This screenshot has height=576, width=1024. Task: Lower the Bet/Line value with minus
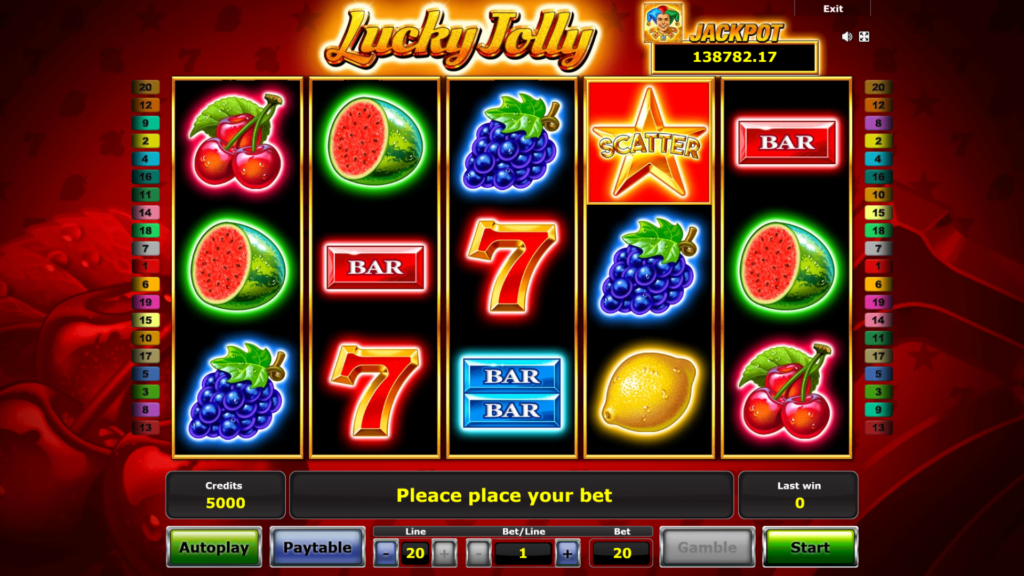pos(478,553)
